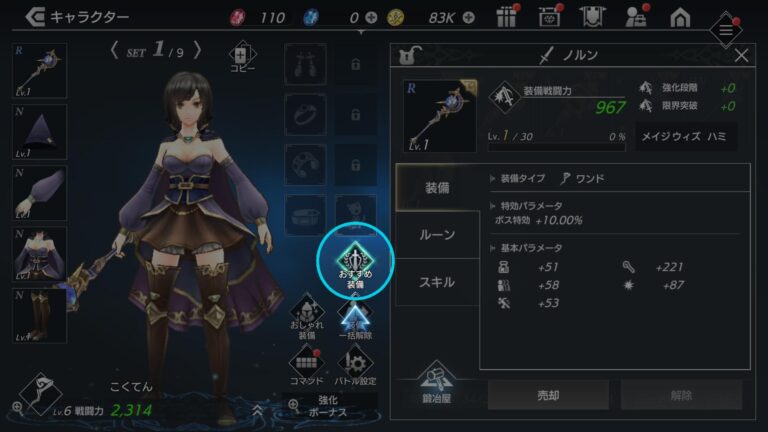The height and width of the screenshot is (432, 768).
Task: Select the equipped R wand slot
Action: pyautogui.click(x=39, y=75)
